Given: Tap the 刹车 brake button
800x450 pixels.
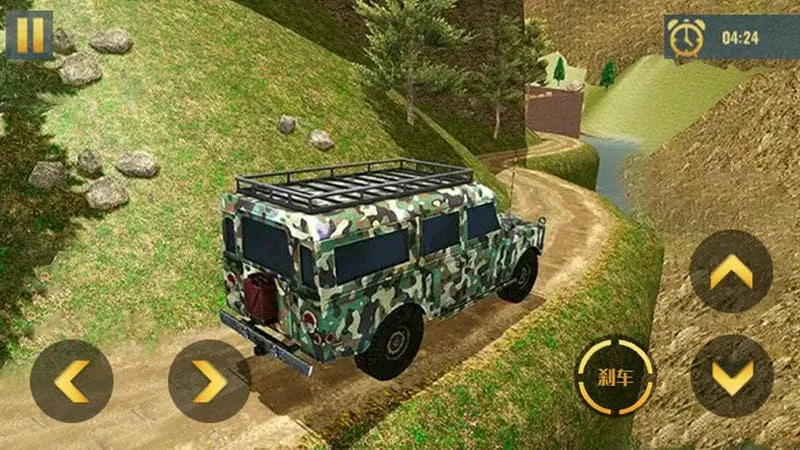Looking at the screenshot, I should (x=615, y=378).
